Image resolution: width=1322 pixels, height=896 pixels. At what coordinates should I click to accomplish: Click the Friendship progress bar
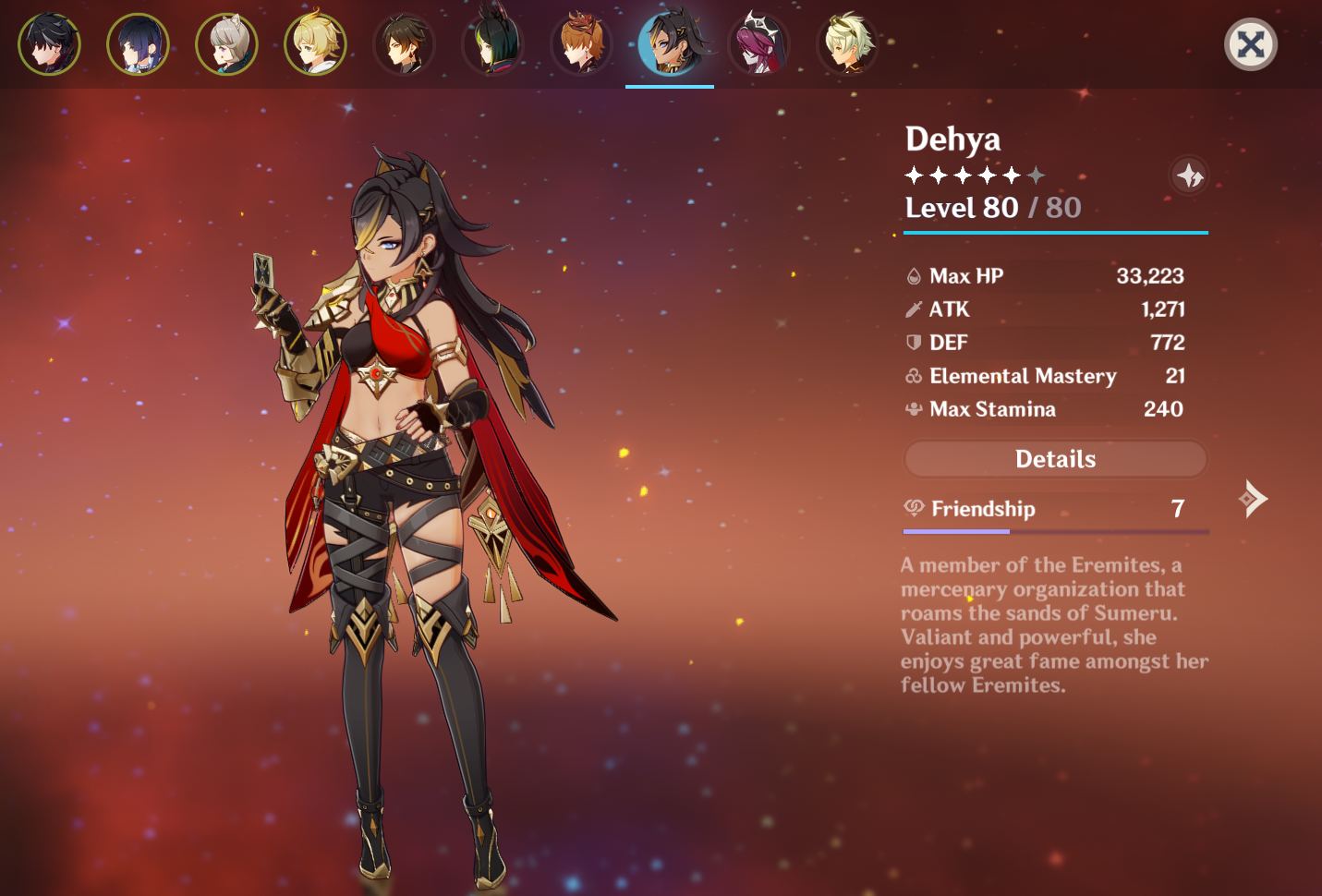1056,531
